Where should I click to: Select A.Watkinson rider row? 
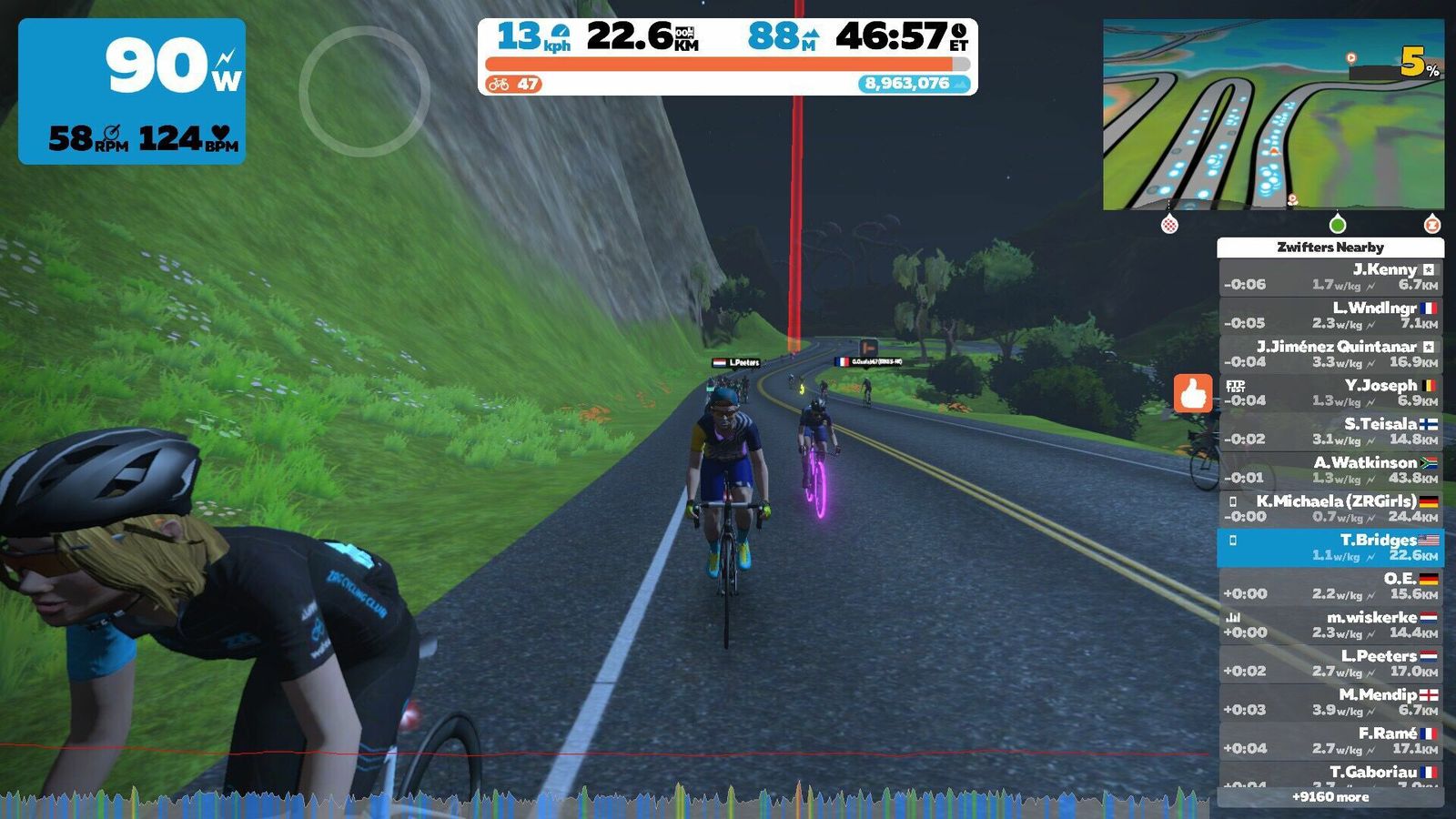coord(1330,470)
